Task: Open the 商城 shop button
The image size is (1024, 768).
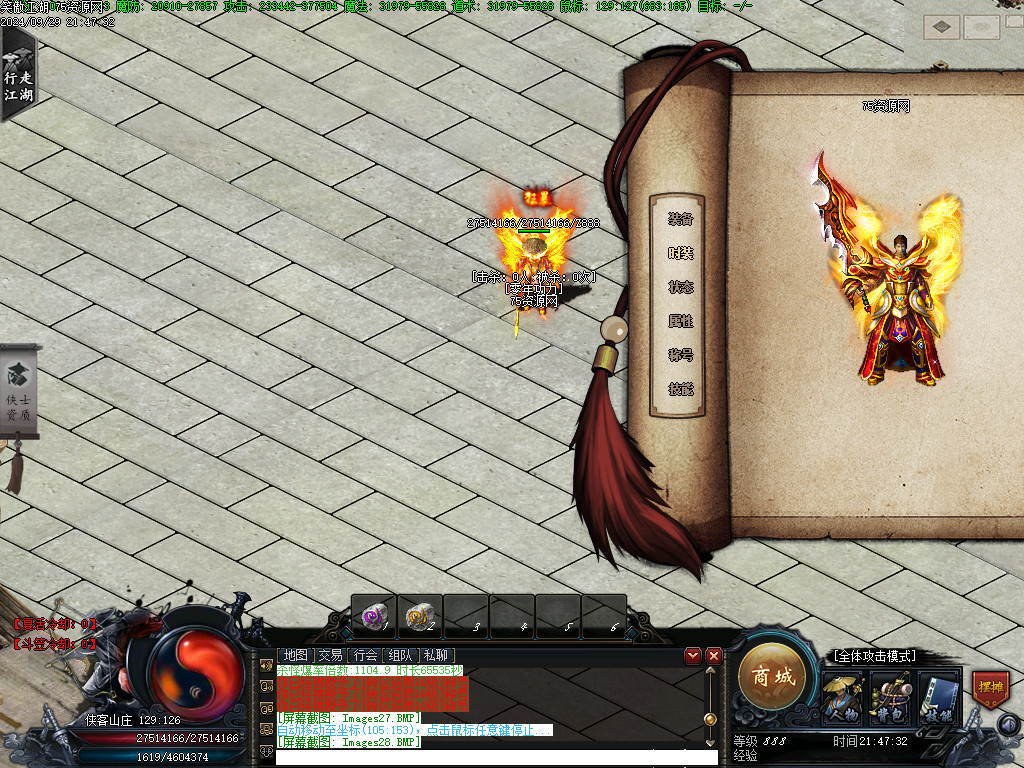Action: (x=772, y=677)
